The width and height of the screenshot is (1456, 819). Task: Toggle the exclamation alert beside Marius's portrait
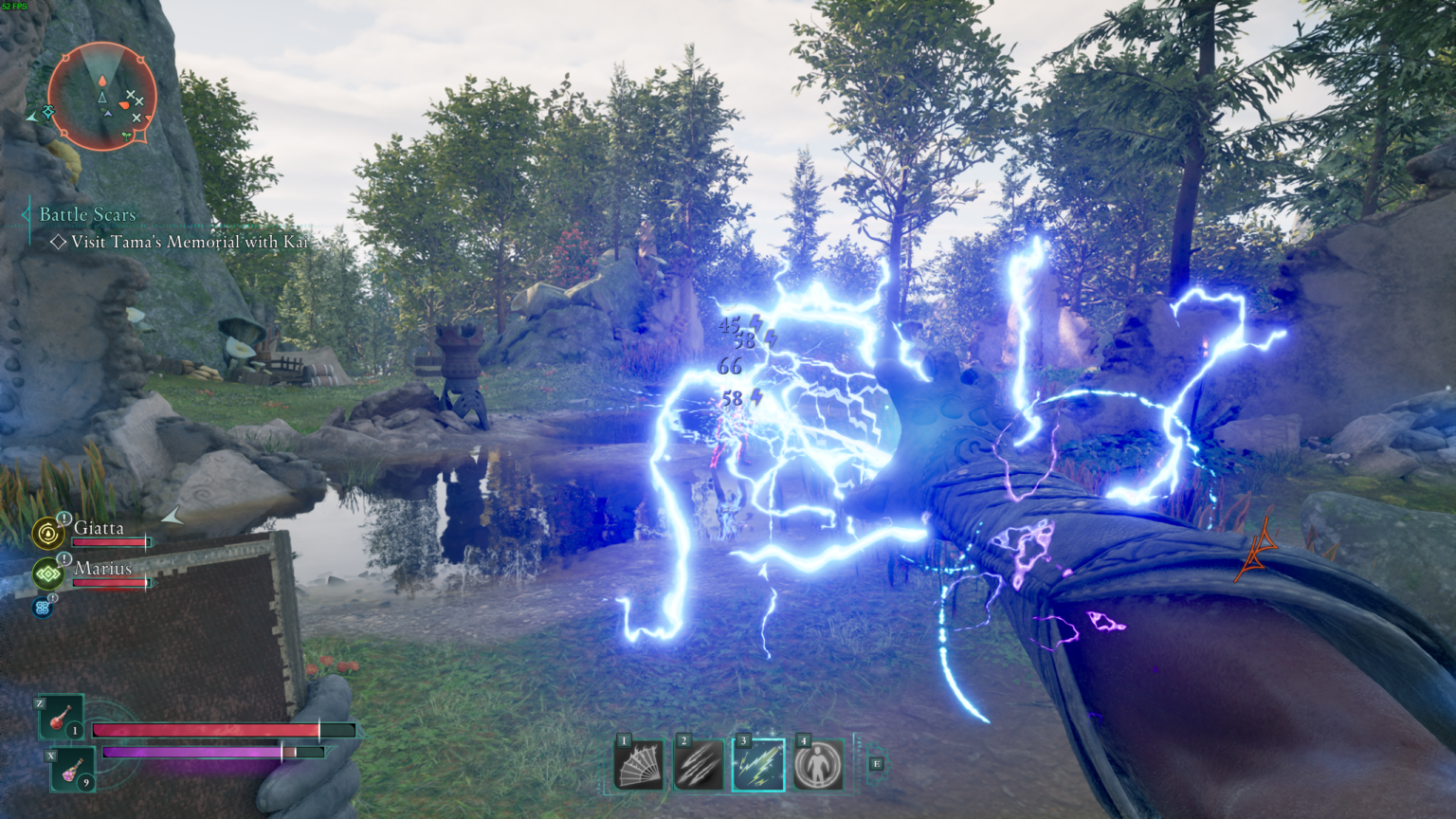(x=63, y=559)
